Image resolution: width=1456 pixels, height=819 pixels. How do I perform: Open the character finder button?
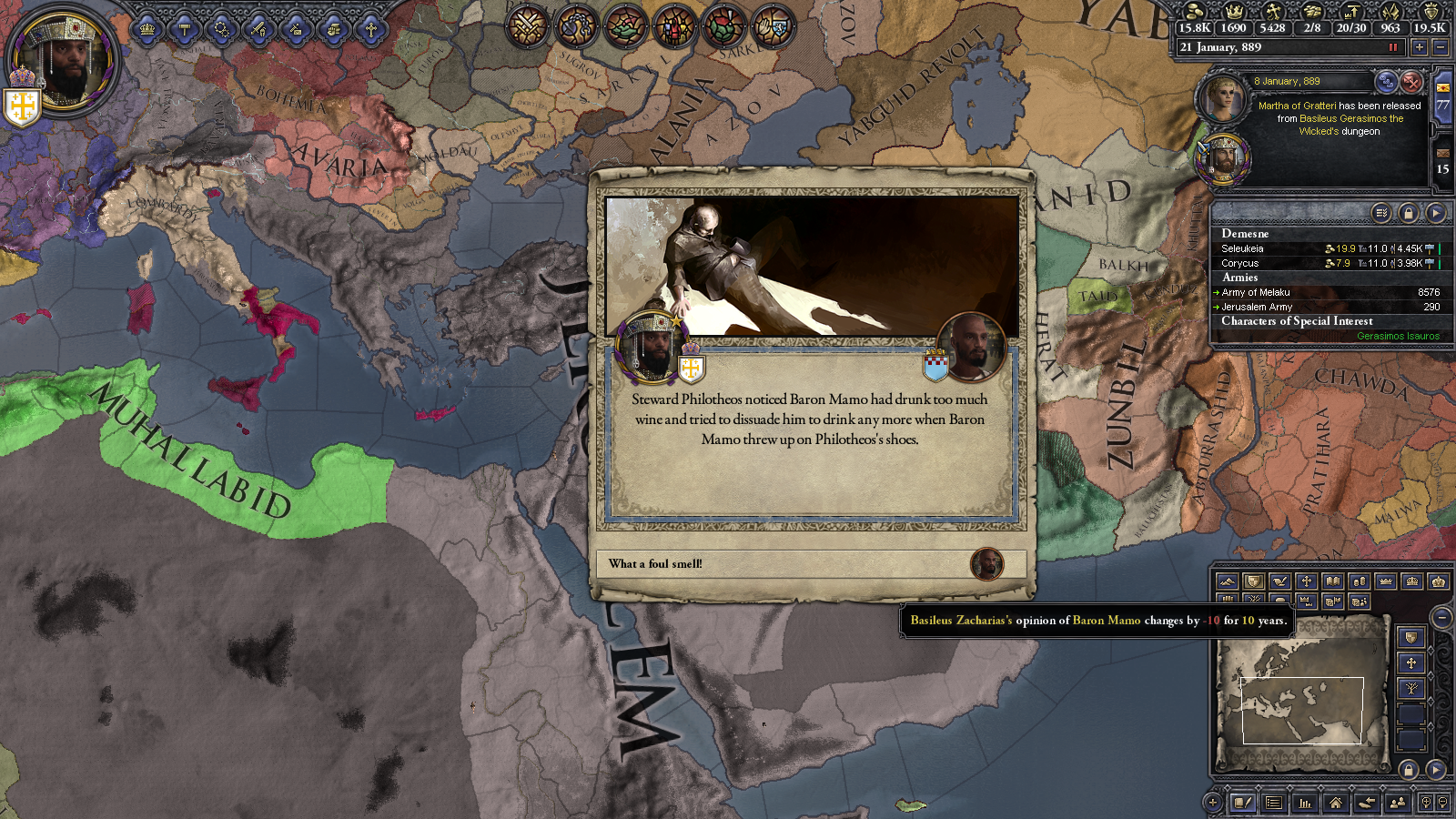click(1397, 803)
